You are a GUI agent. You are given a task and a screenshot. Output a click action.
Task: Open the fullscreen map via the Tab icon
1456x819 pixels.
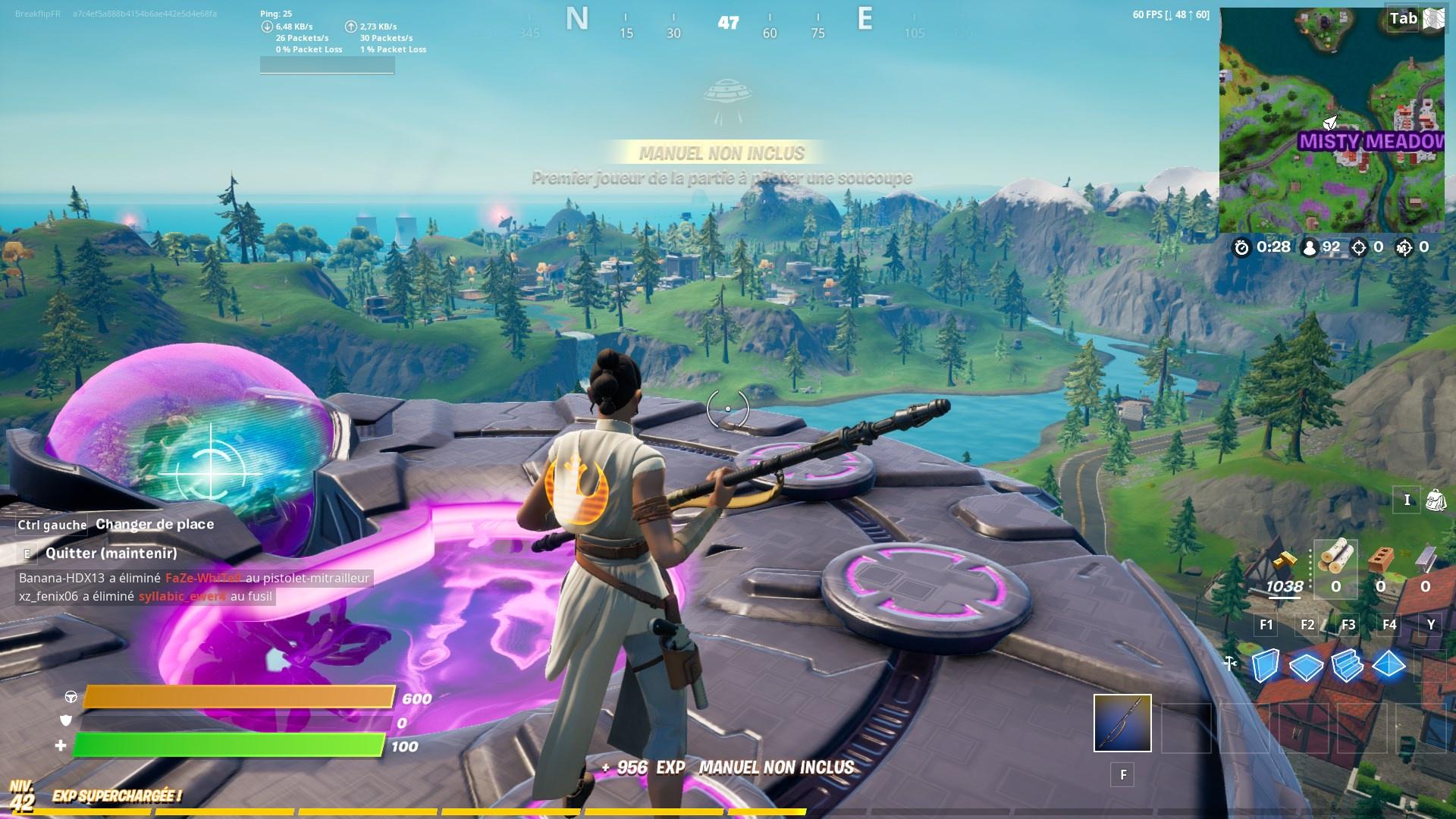coord(1403,18)
